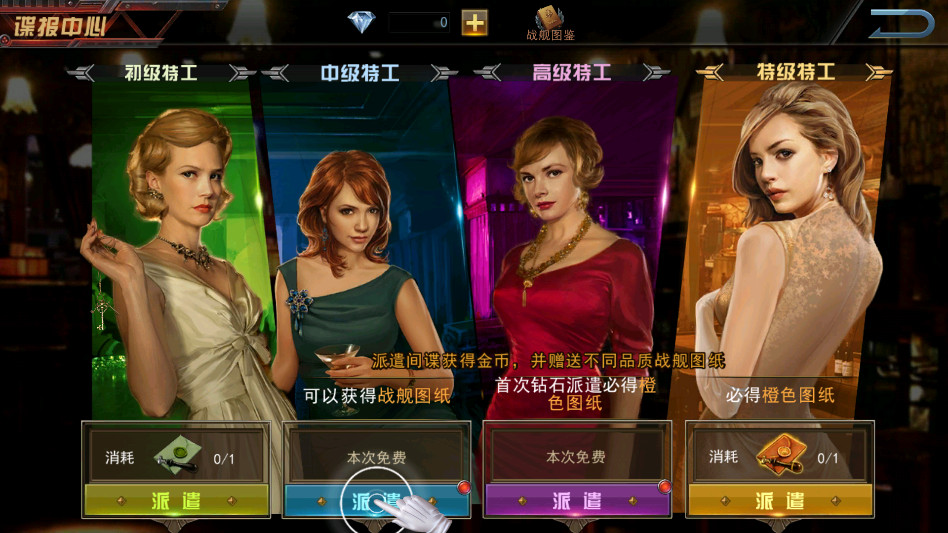Send the 高级特工 using purple 派遣 button
This screenshot has height=533, width=948.
(x=576, y=500)
